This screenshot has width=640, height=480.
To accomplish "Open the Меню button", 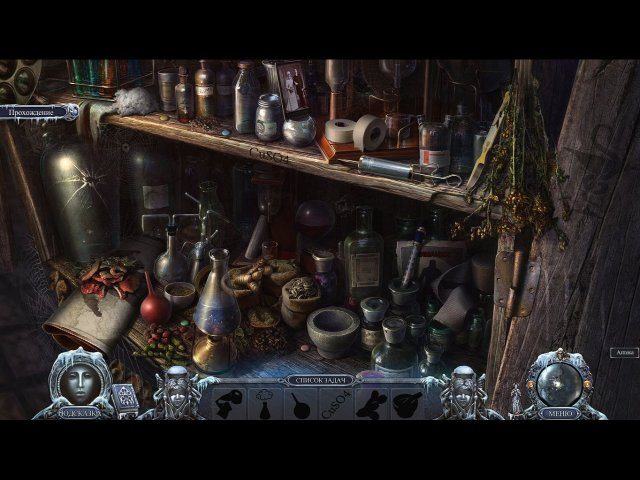I will pos(556,412).
